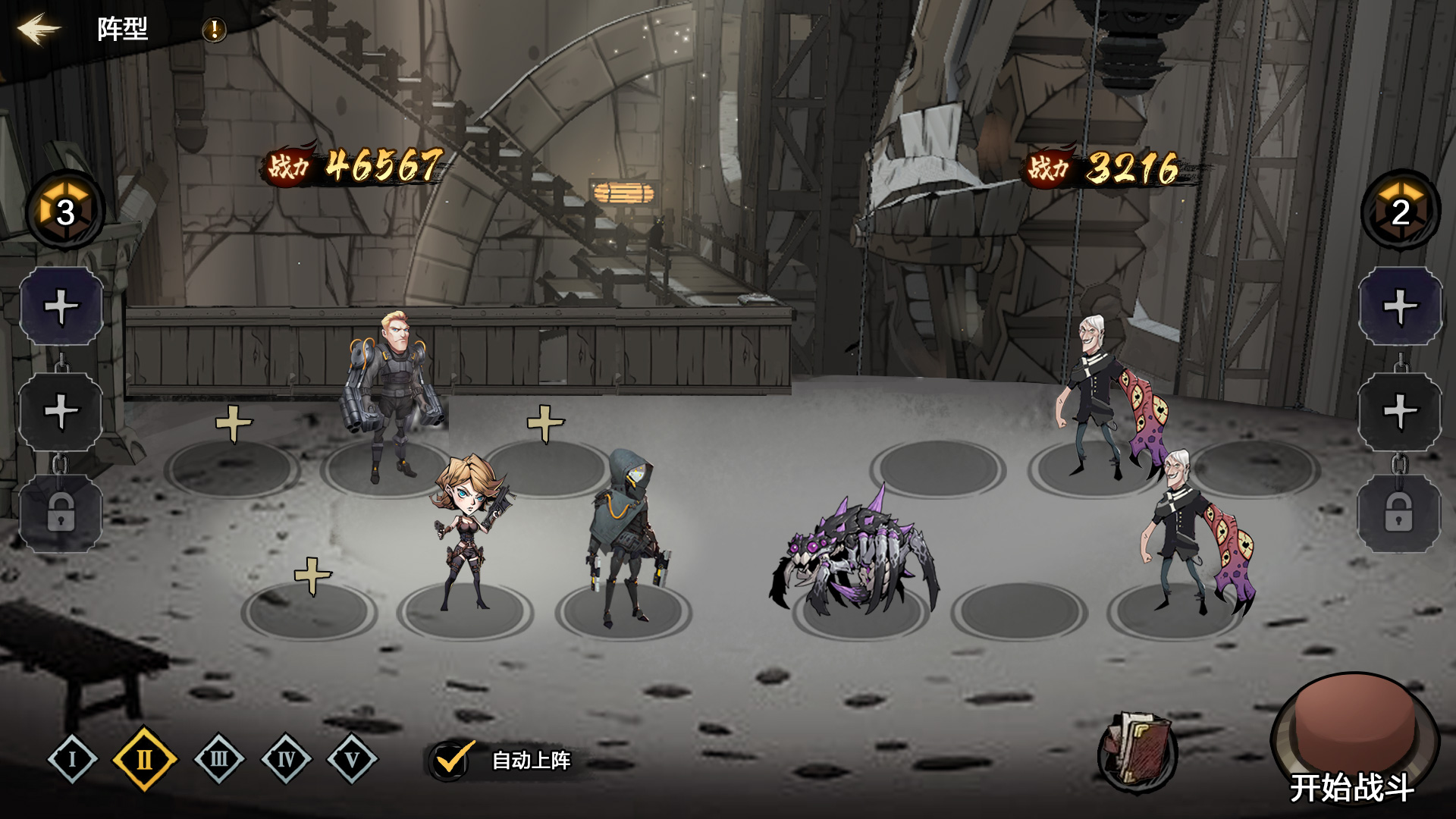The height and width of the screenshot is (819, 1456).
Task: Switch to formation preset I
Action: pos(73,759)
